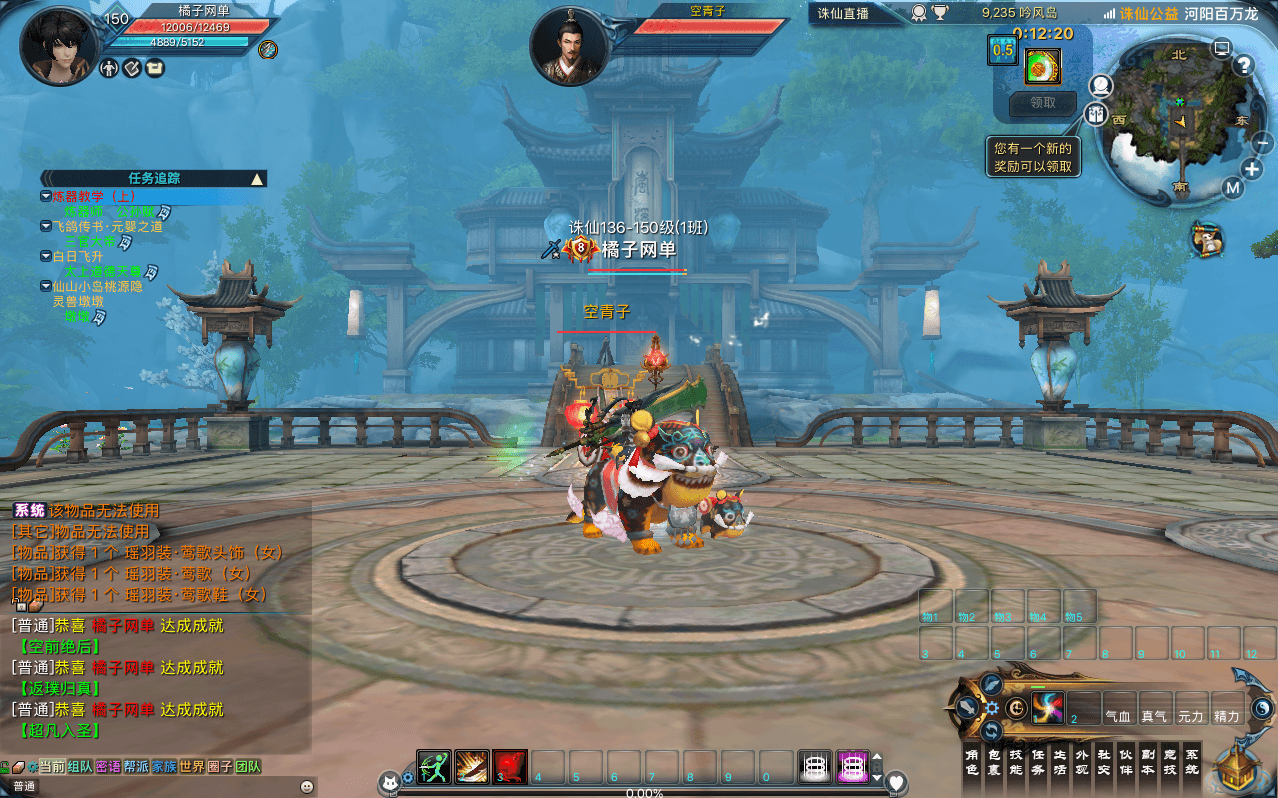This screenshot has width=1278, height=798.
Task: Open the chat emoji smiley picker
Action: [306, 786]
